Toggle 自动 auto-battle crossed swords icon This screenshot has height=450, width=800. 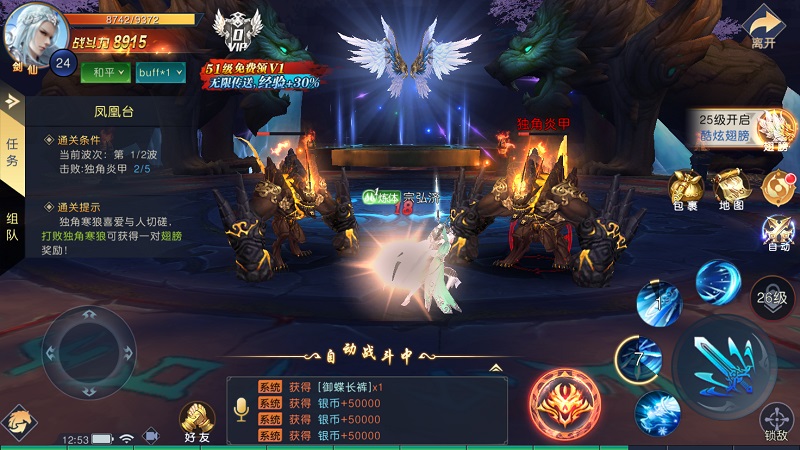(777, 232)
